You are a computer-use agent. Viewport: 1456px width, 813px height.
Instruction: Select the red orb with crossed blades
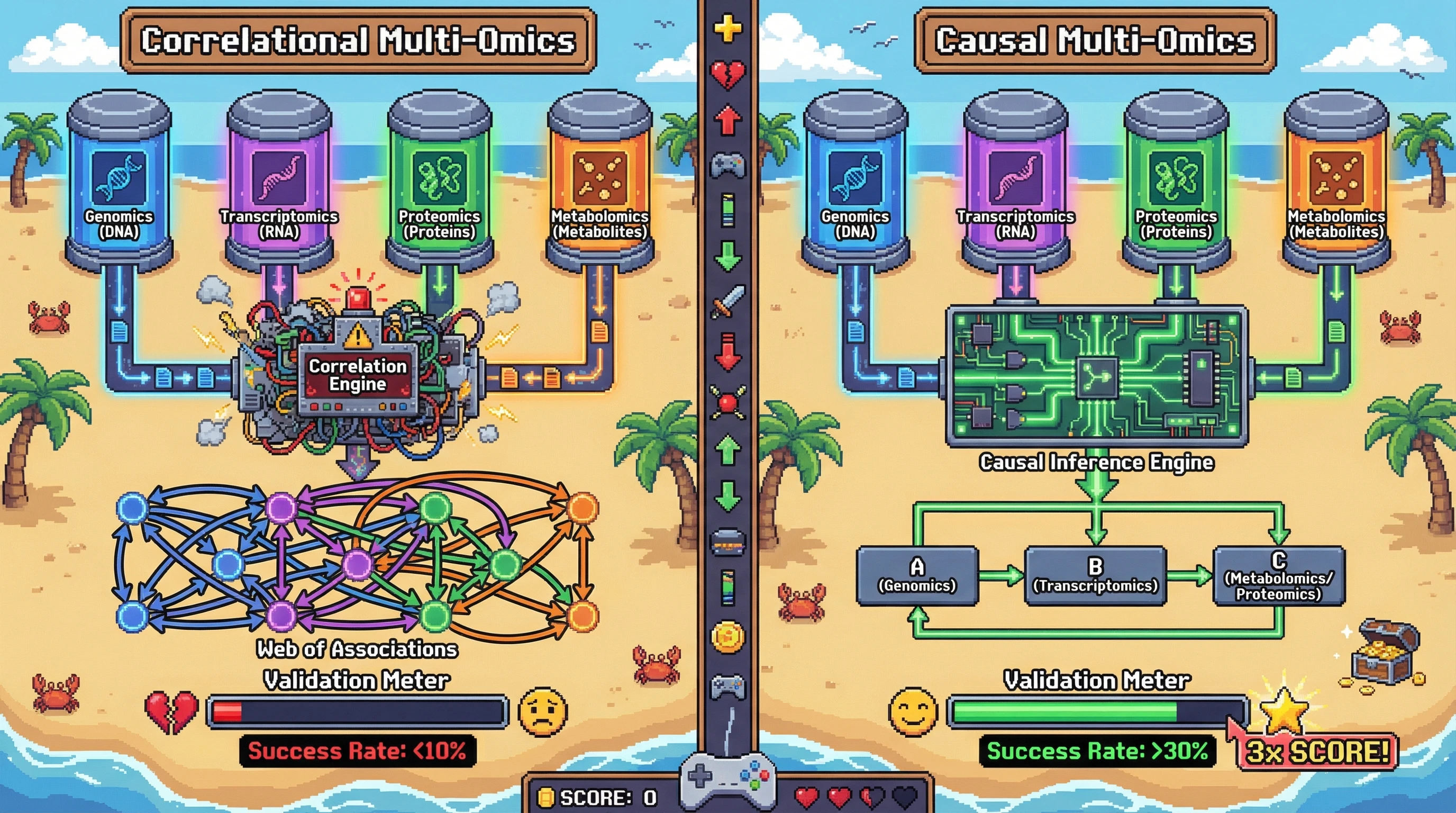pyautogui.click(x=727, y=402)
